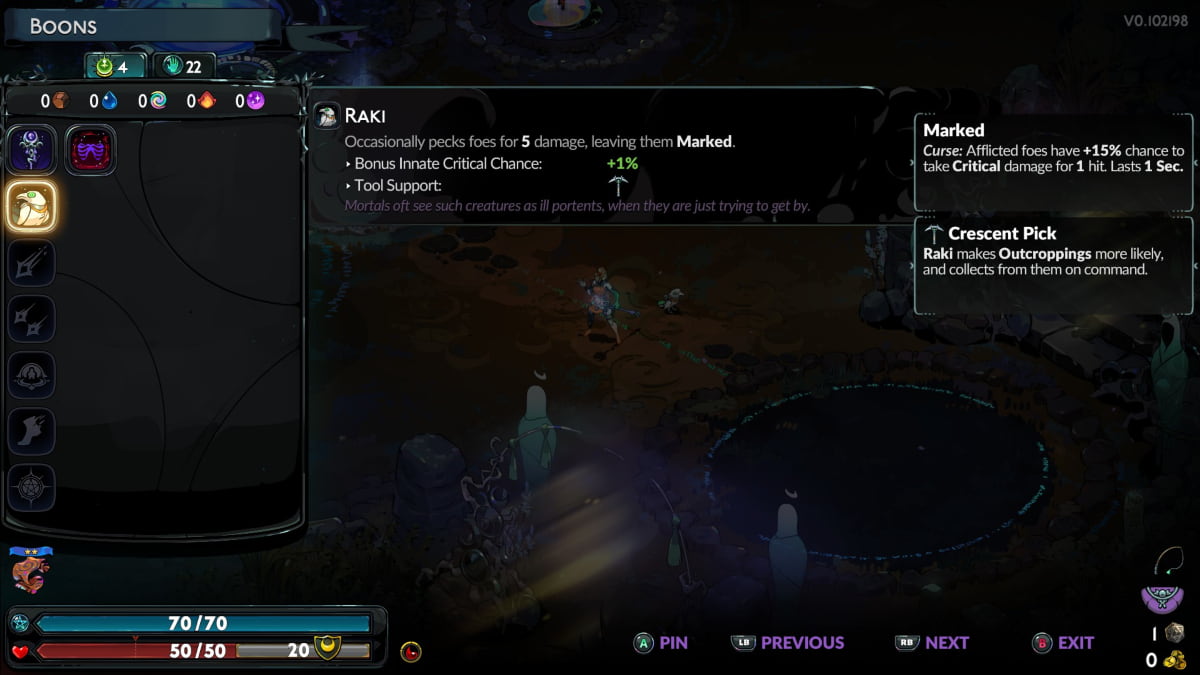
Task: Select the witch's staff weapon icon
Action: pos(31,149)
